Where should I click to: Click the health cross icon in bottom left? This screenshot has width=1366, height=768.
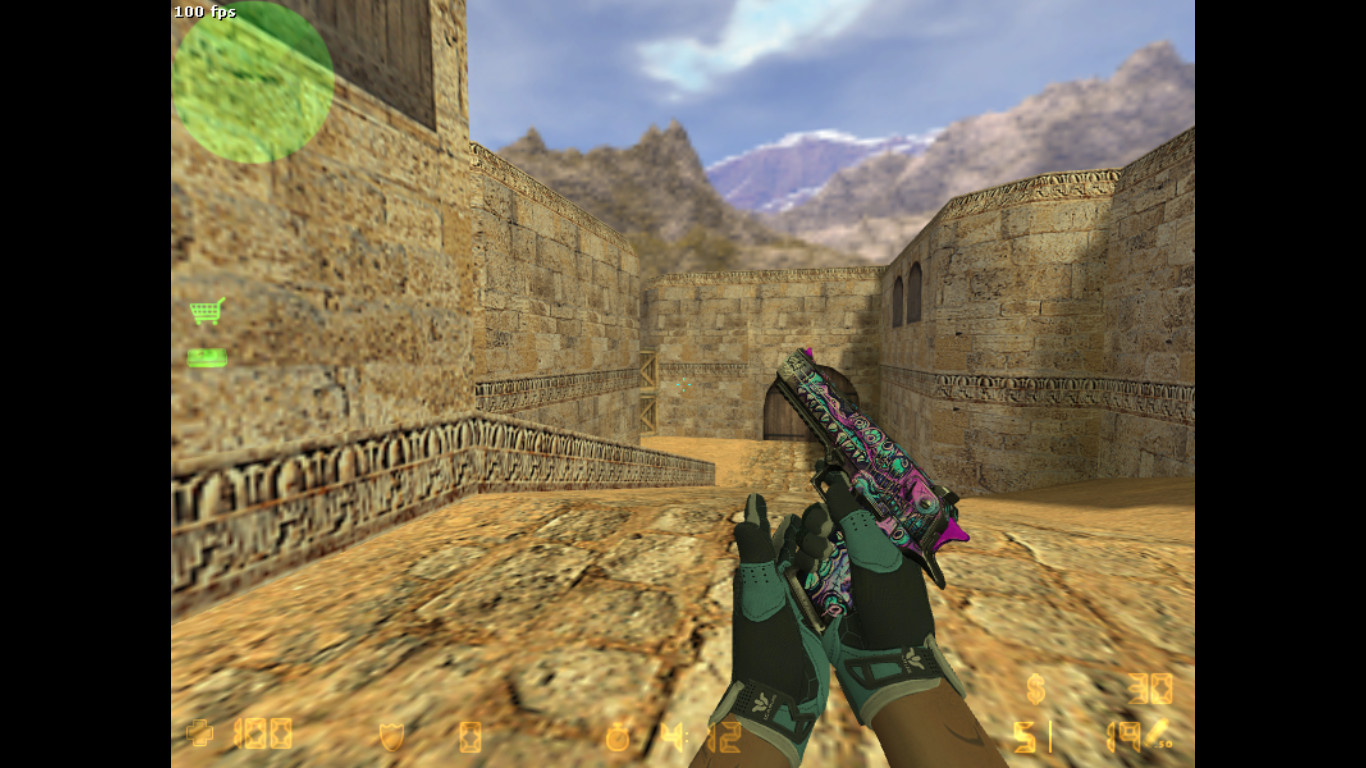(x=200, y=733)
